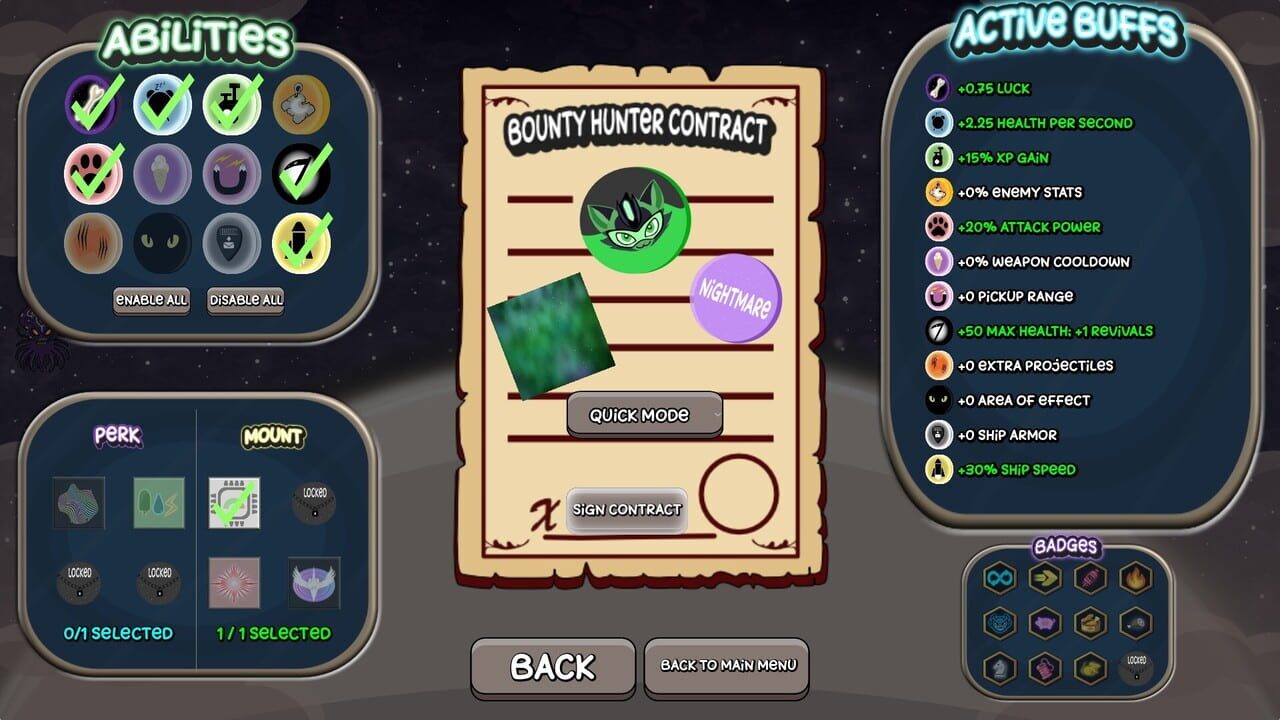
Task: Click the cat eyes ability icon
Action: [163, 243]
